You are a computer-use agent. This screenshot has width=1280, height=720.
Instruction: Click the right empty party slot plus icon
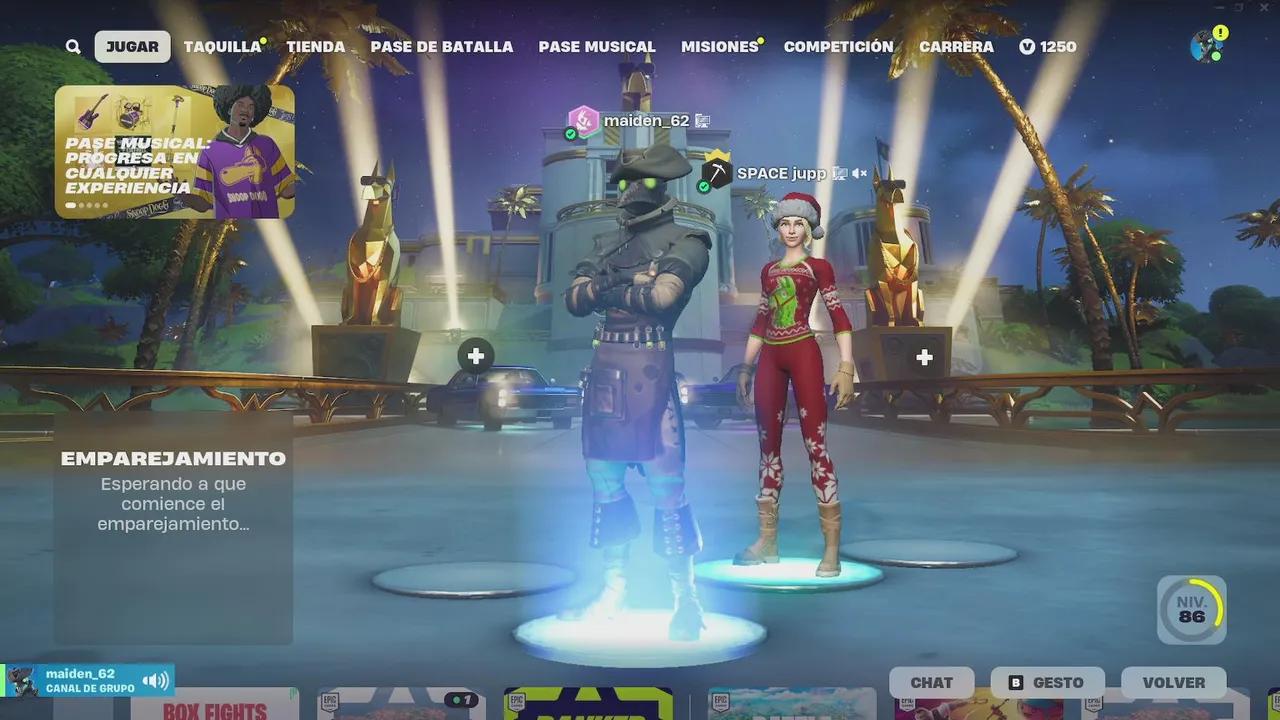coord(923,355)
